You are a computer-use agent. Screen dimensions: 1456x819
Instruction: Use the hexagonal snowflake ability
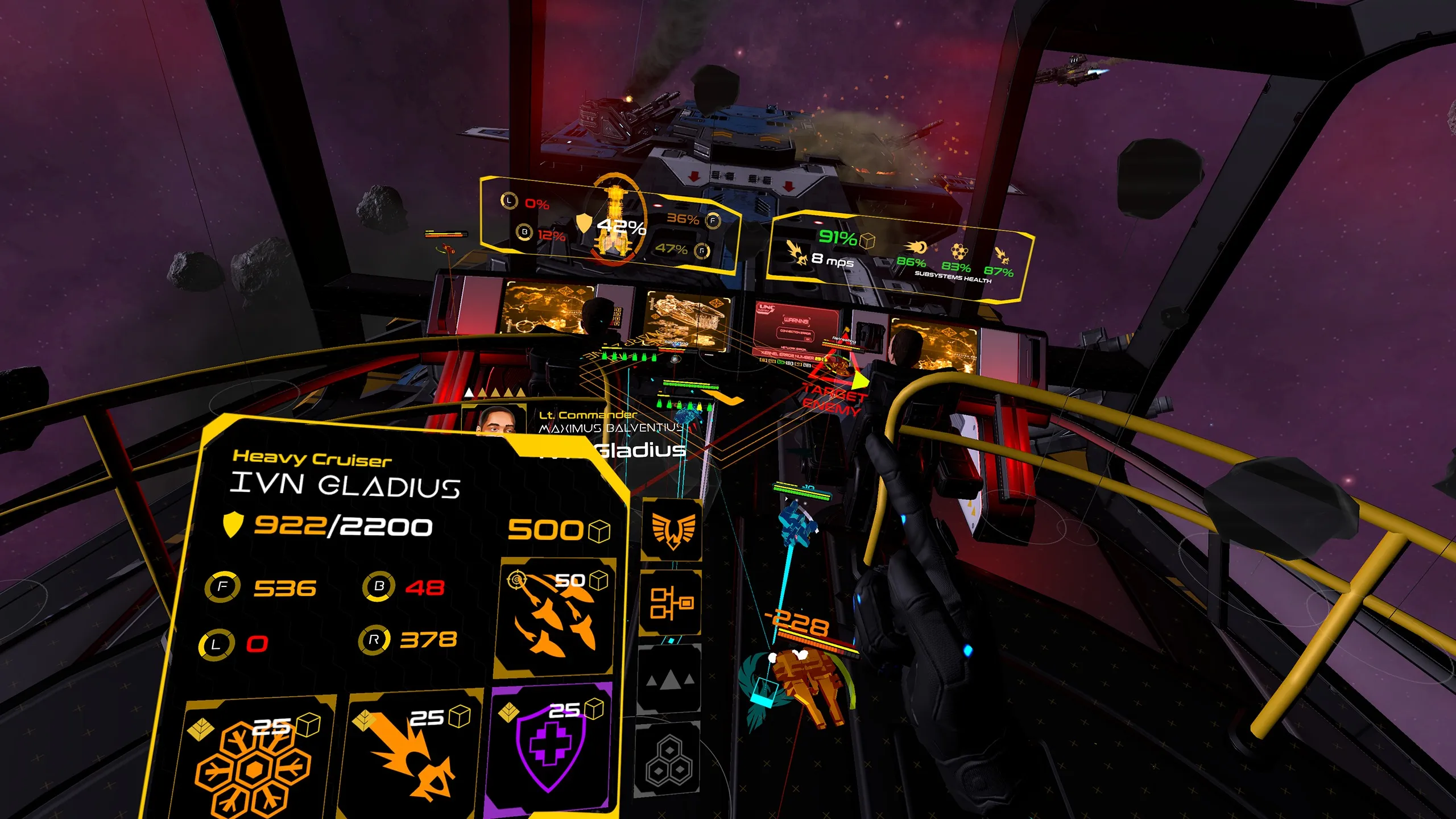pos(255,762)
